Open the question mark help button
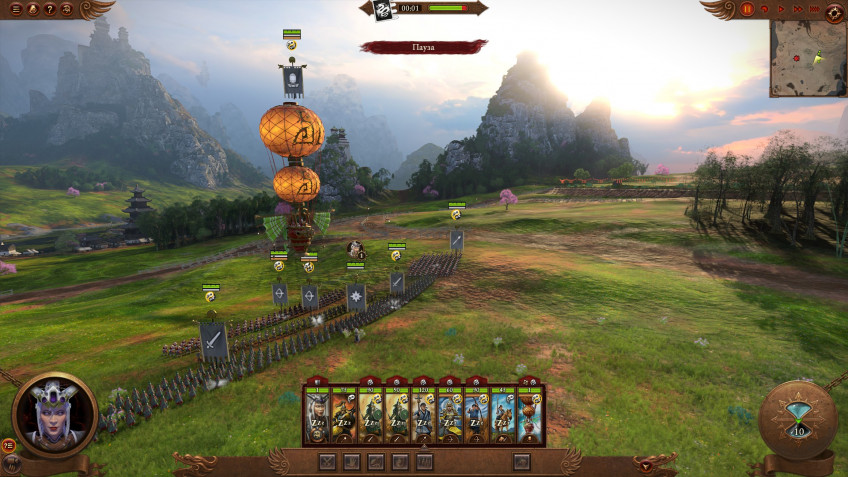 click(50, 9)
